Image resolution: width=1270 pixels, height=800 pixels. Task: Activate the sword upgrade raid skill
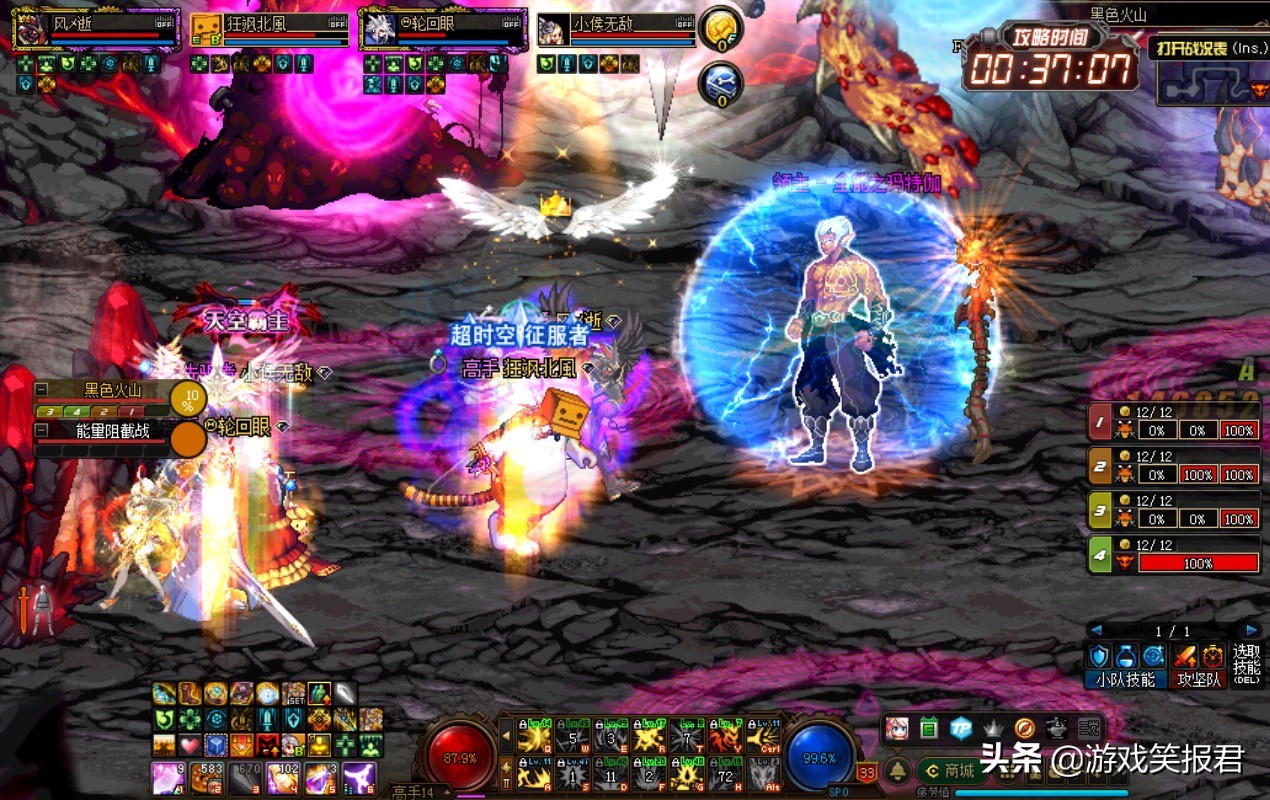coord(1185,656)
